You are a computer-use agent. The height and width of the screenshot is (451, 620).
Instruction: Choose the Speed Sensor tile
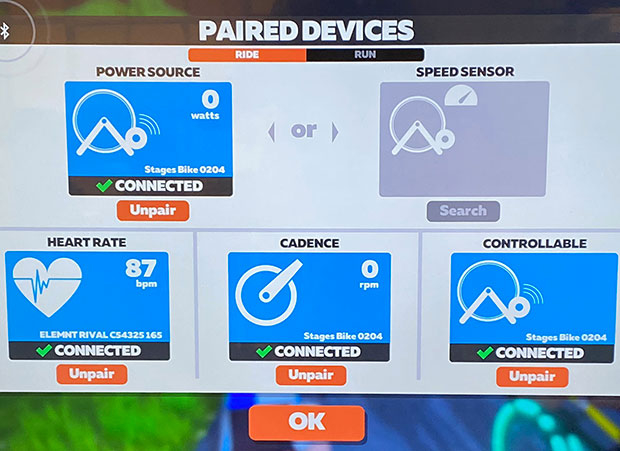463,138
